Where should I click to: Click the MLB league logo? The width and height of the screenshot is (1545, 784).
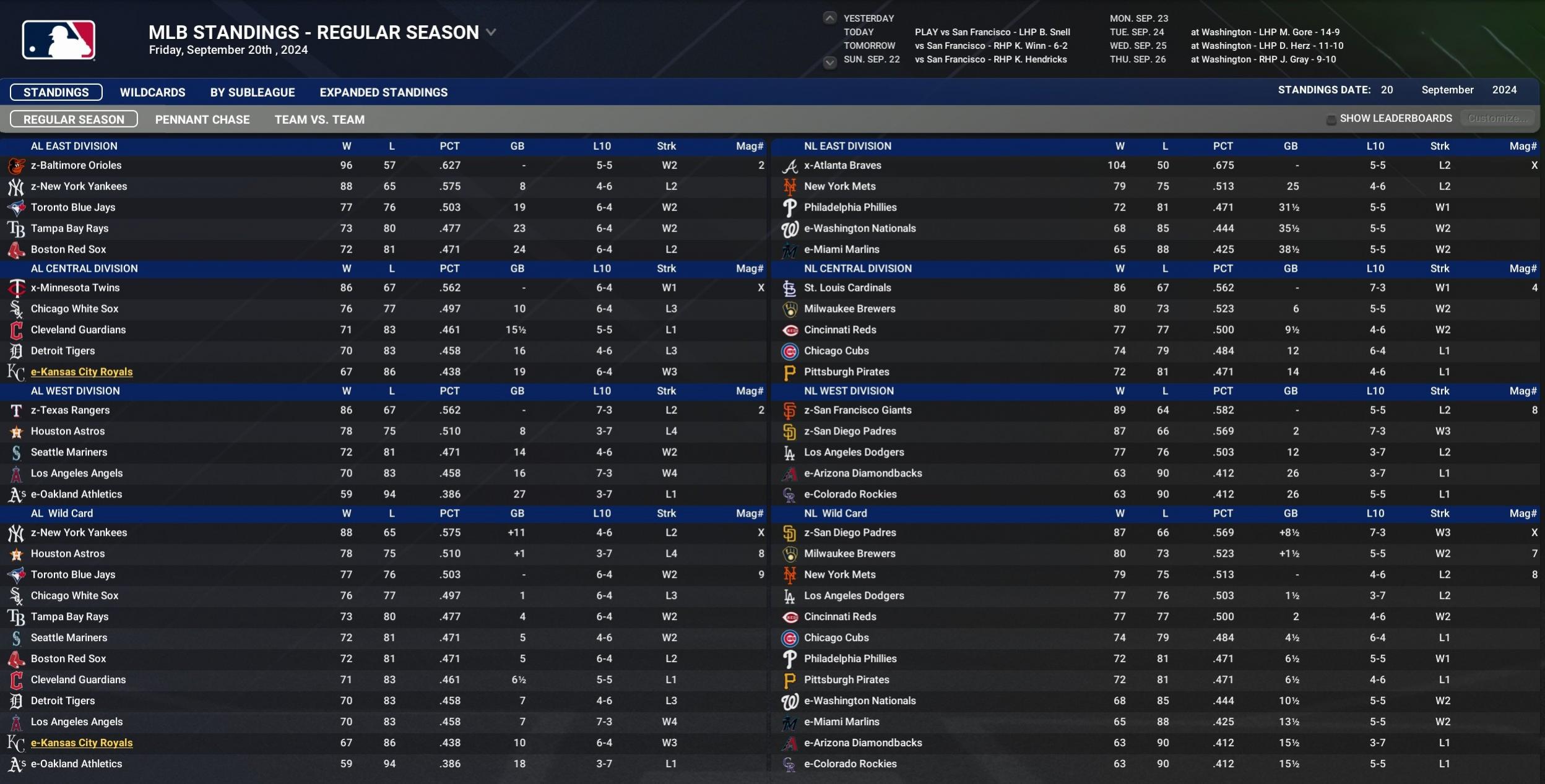click(58, 39)
